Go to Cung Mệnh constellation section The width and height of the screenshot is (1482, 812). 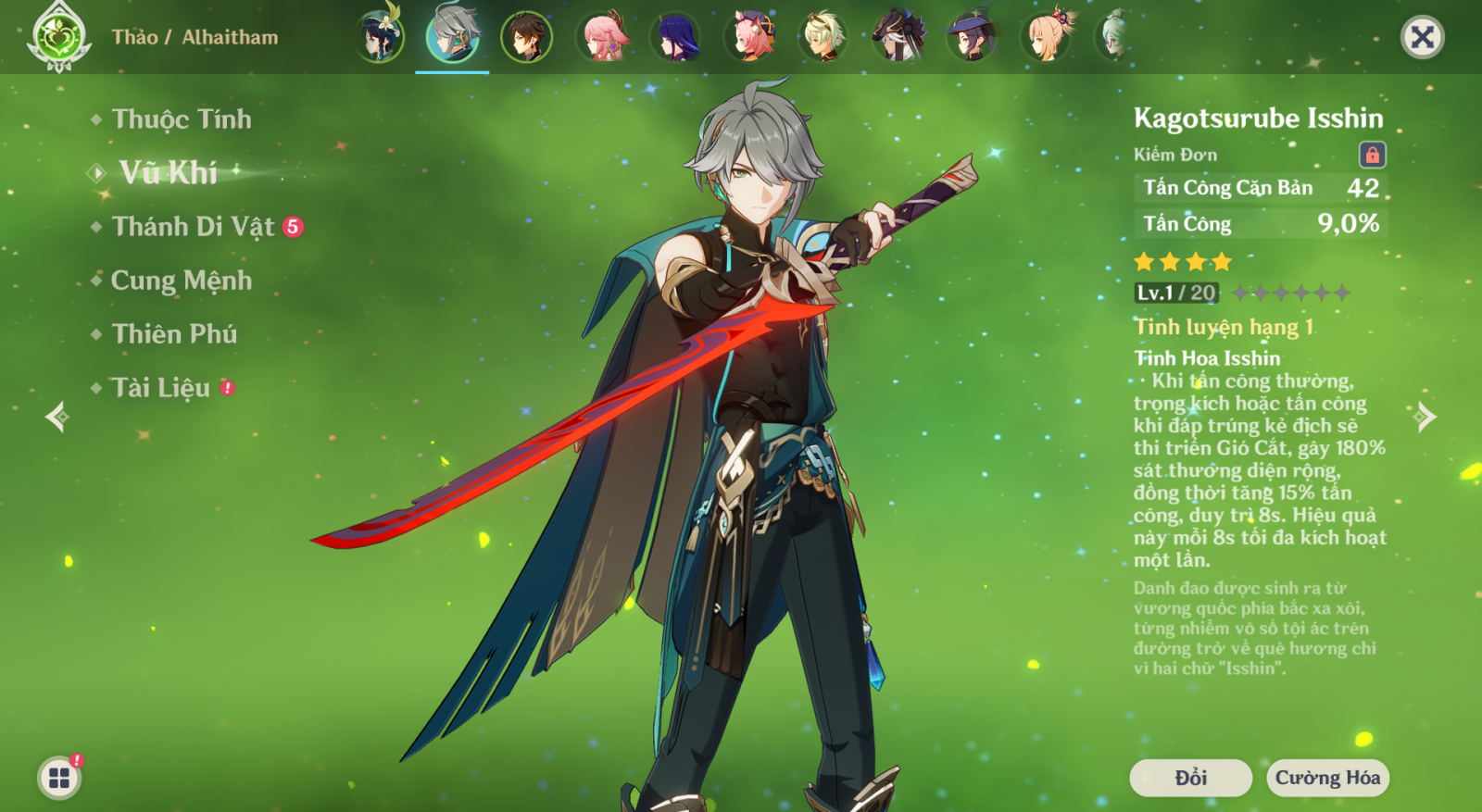pyautogui.click(x=181, y=281)
